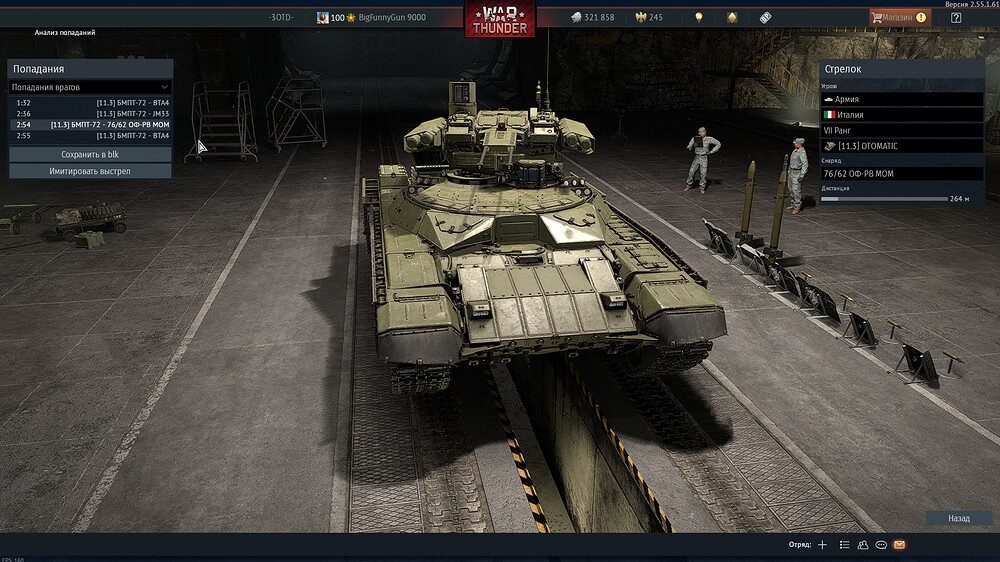
Task: Open the "Попадания врагов" dropdown
Action: tap(90, 88)
